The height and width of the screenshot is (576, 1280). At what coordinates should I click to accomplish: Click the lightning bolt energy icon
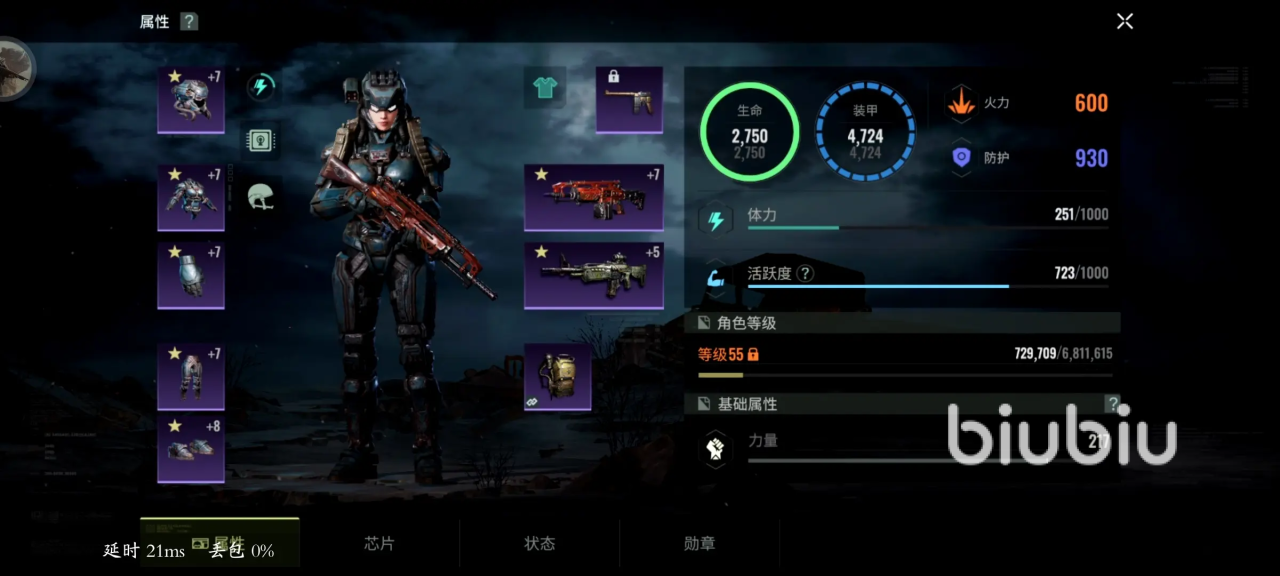coord(261,87)
